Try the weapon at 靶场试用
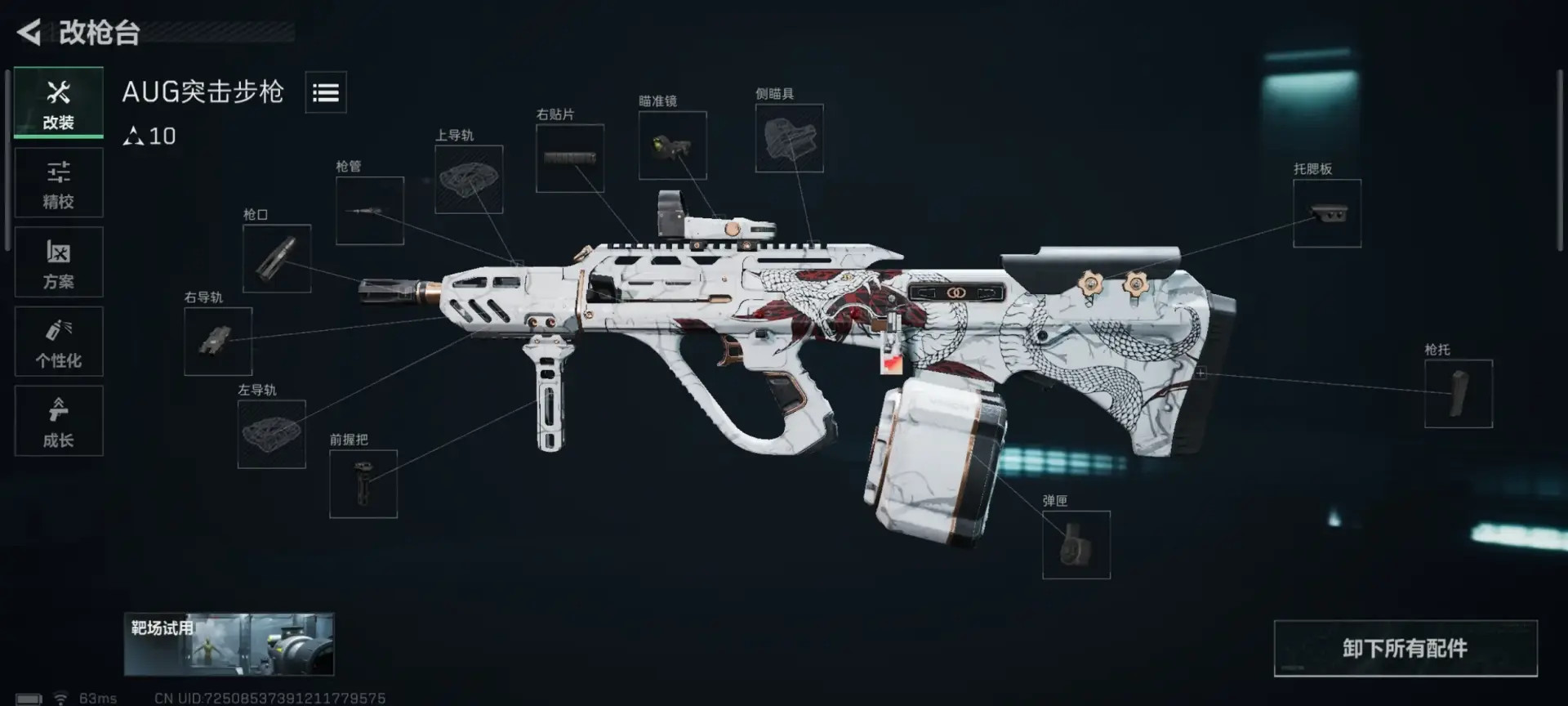Screen dimensions: 1568x706 coord(229,645)
